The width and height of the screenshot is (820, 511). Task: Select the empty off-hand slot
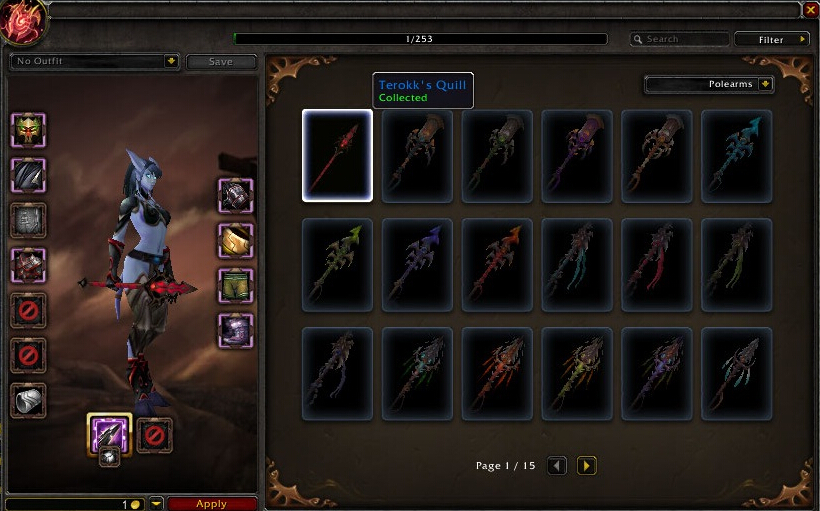click(x=155, y=435)
